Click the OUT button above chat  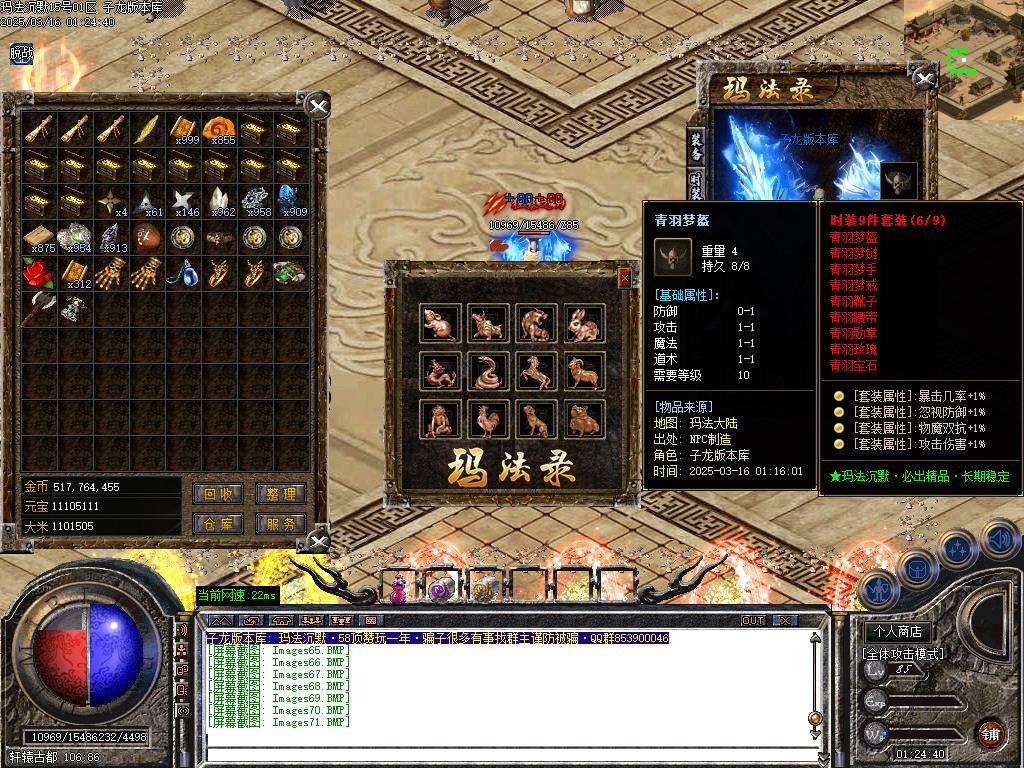click(x=753, y=621)
